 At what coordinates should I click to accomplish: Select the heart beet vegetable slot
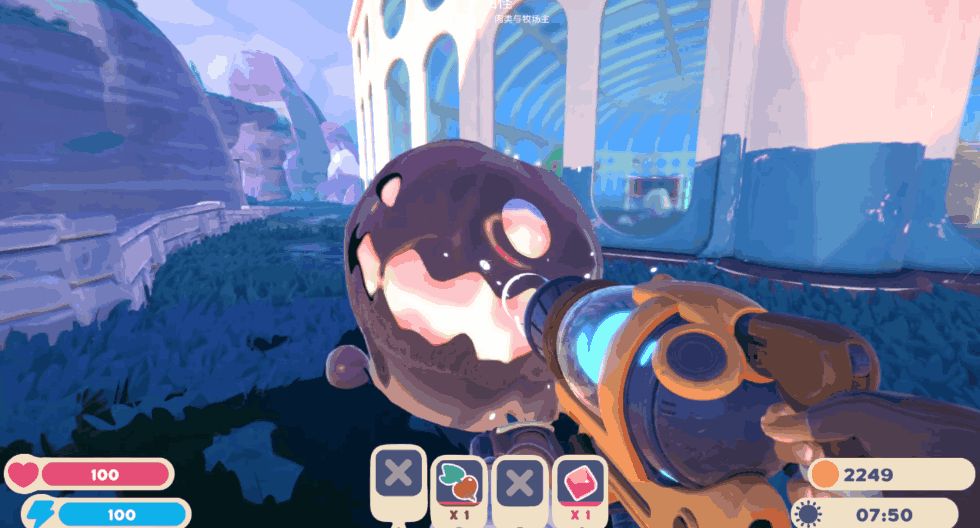[x=460, y=483]
